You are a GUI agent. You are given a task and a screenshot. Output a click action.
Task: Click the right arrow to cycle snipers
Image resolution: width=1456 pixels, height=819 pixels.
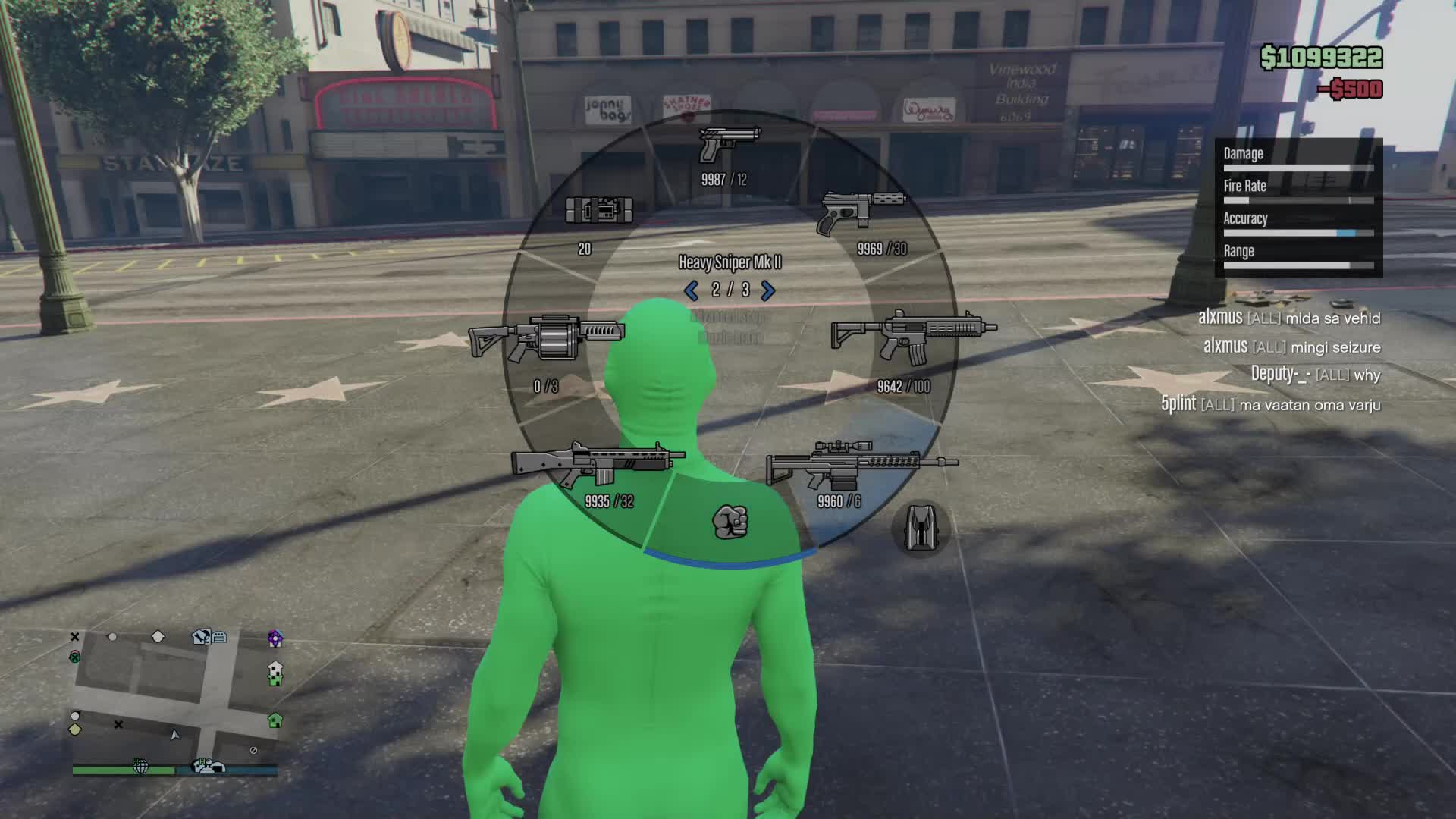click(767, 290)
